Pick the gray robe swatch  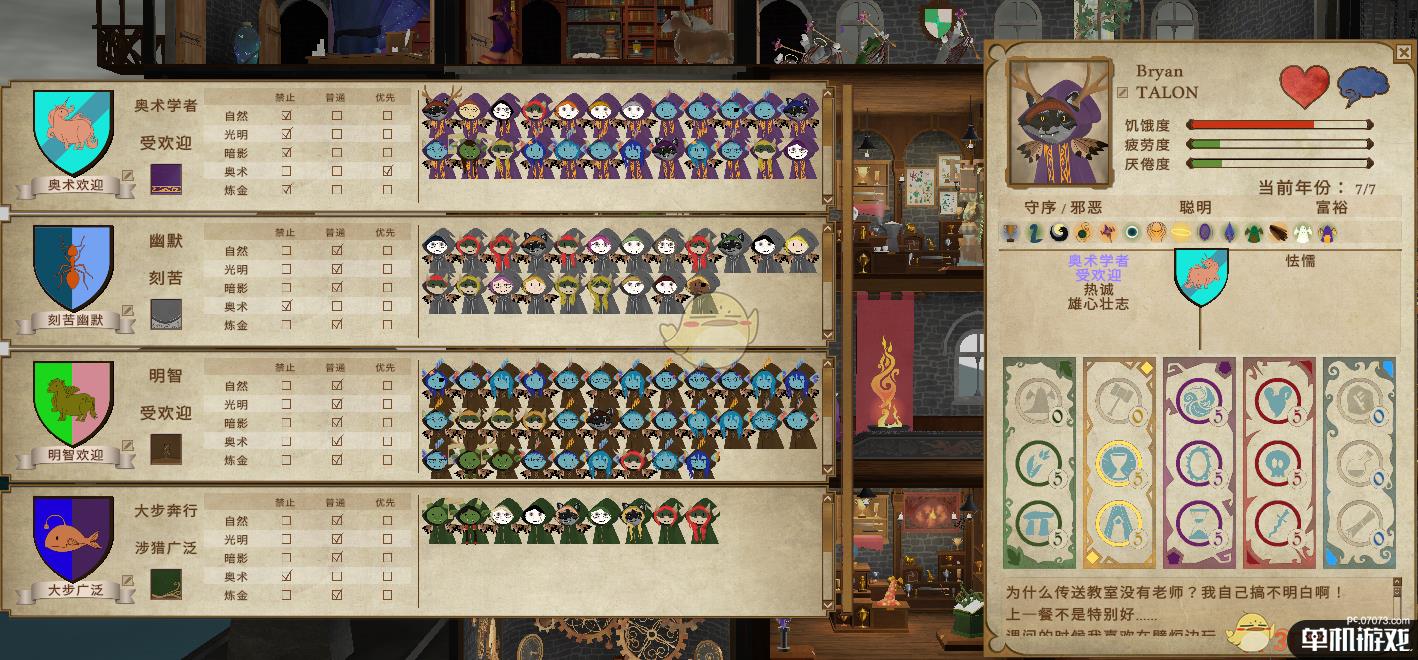click(x=166, y=314)
